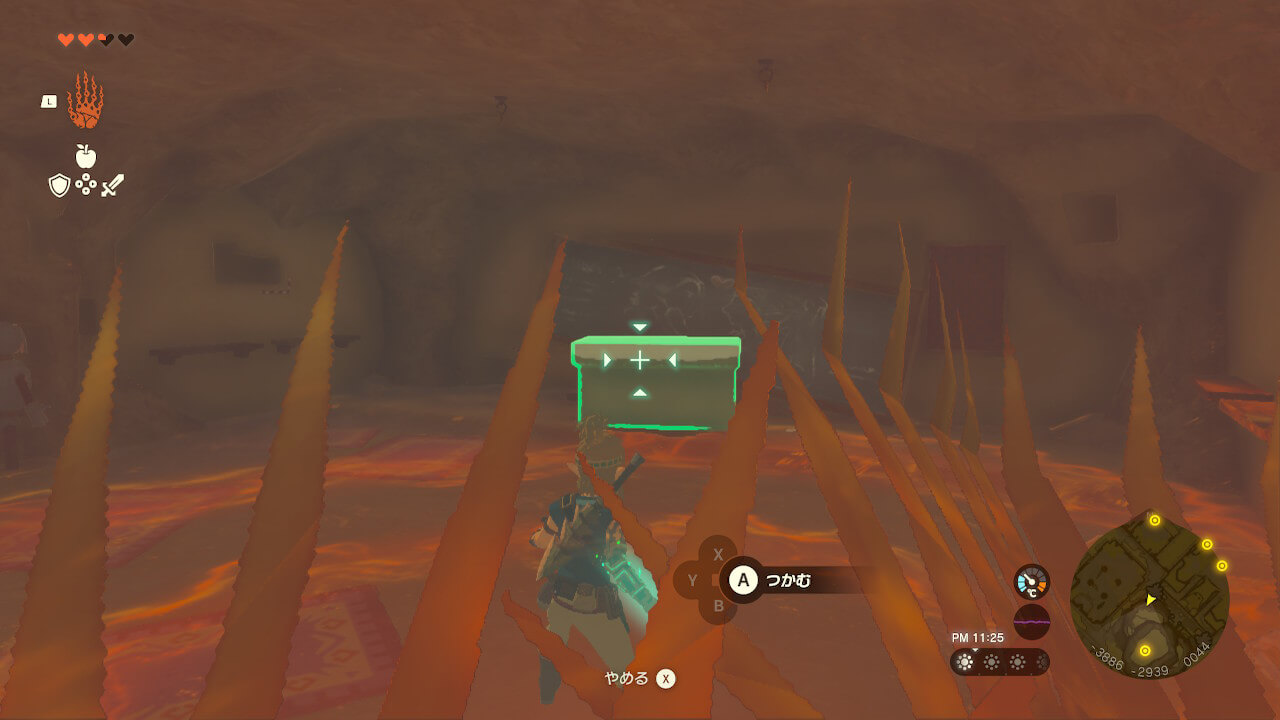Select the apple quick-item icon
This screenshot has height=720, width=1280.
coord(85,156)
